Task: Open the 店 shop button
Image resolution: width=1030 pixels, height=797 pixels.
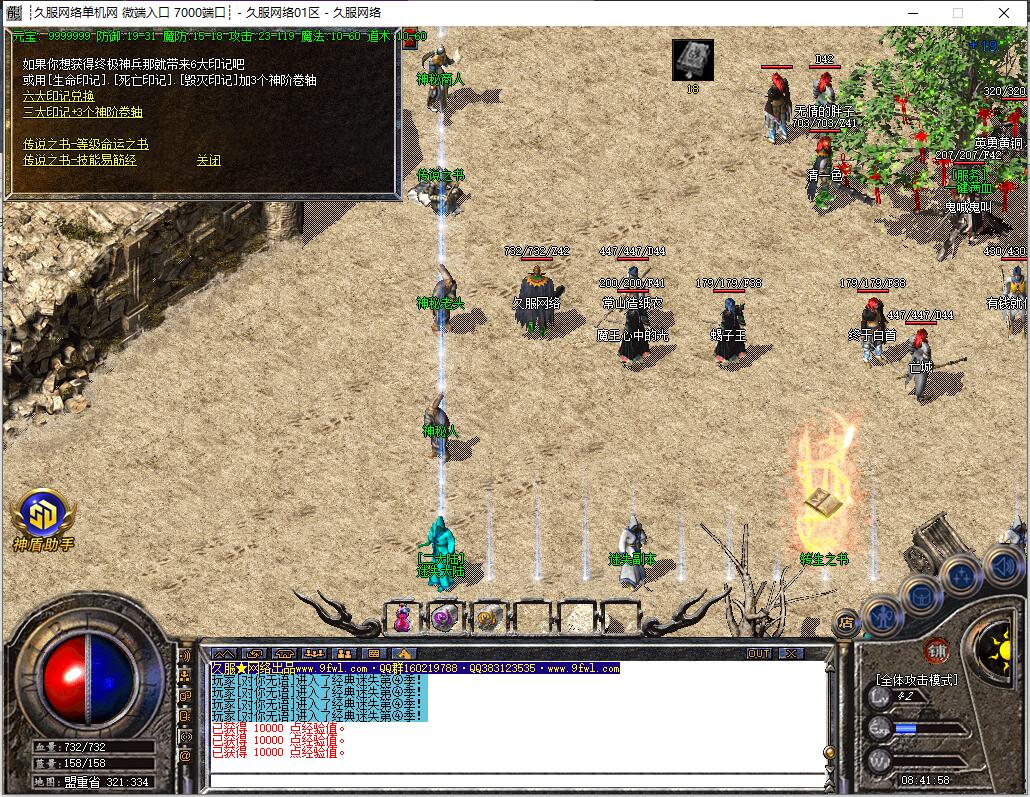Action: click(x=846, y=621)
